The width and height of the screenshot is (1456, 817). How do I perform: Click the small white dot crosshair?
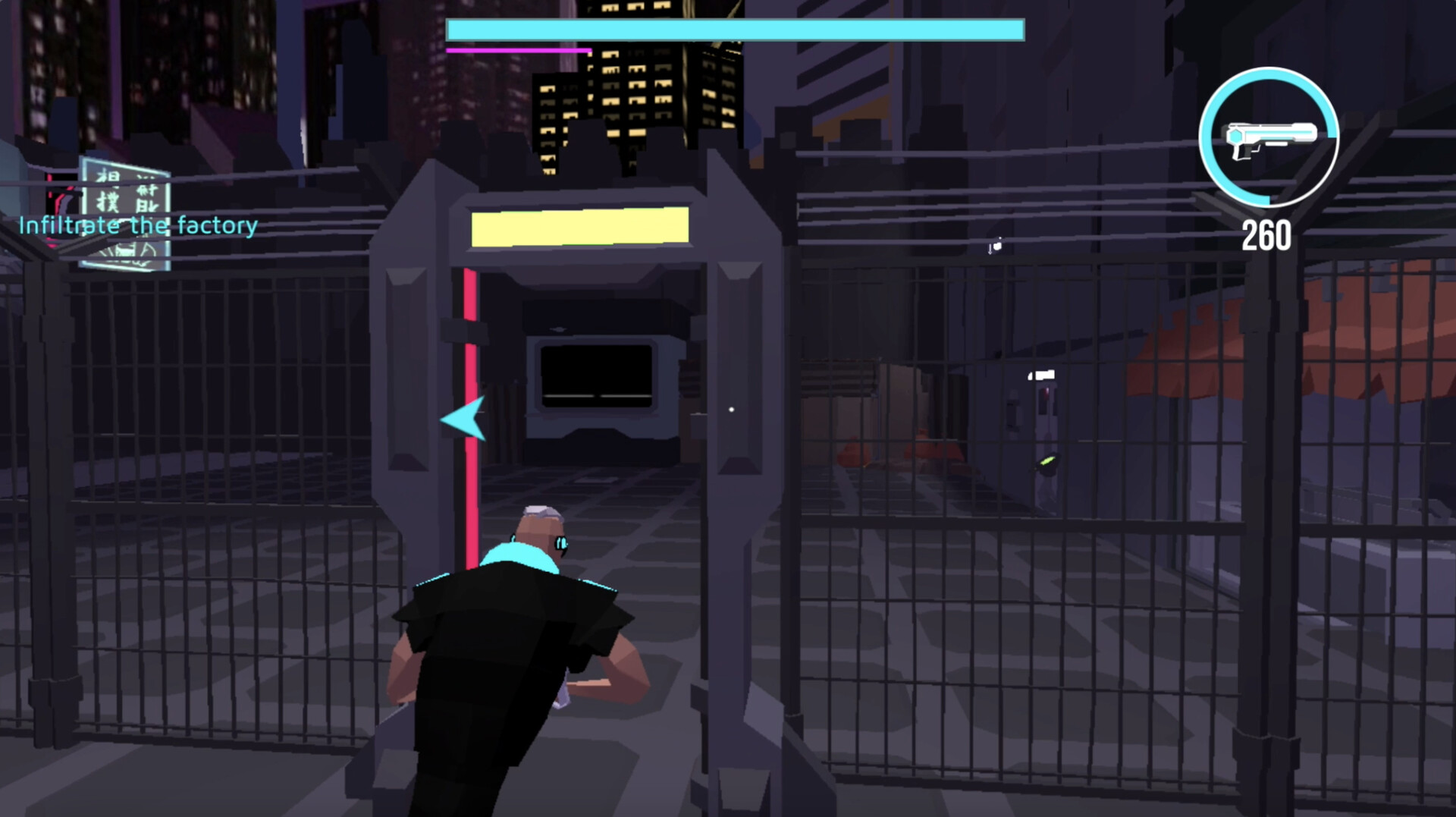point(730,408)
